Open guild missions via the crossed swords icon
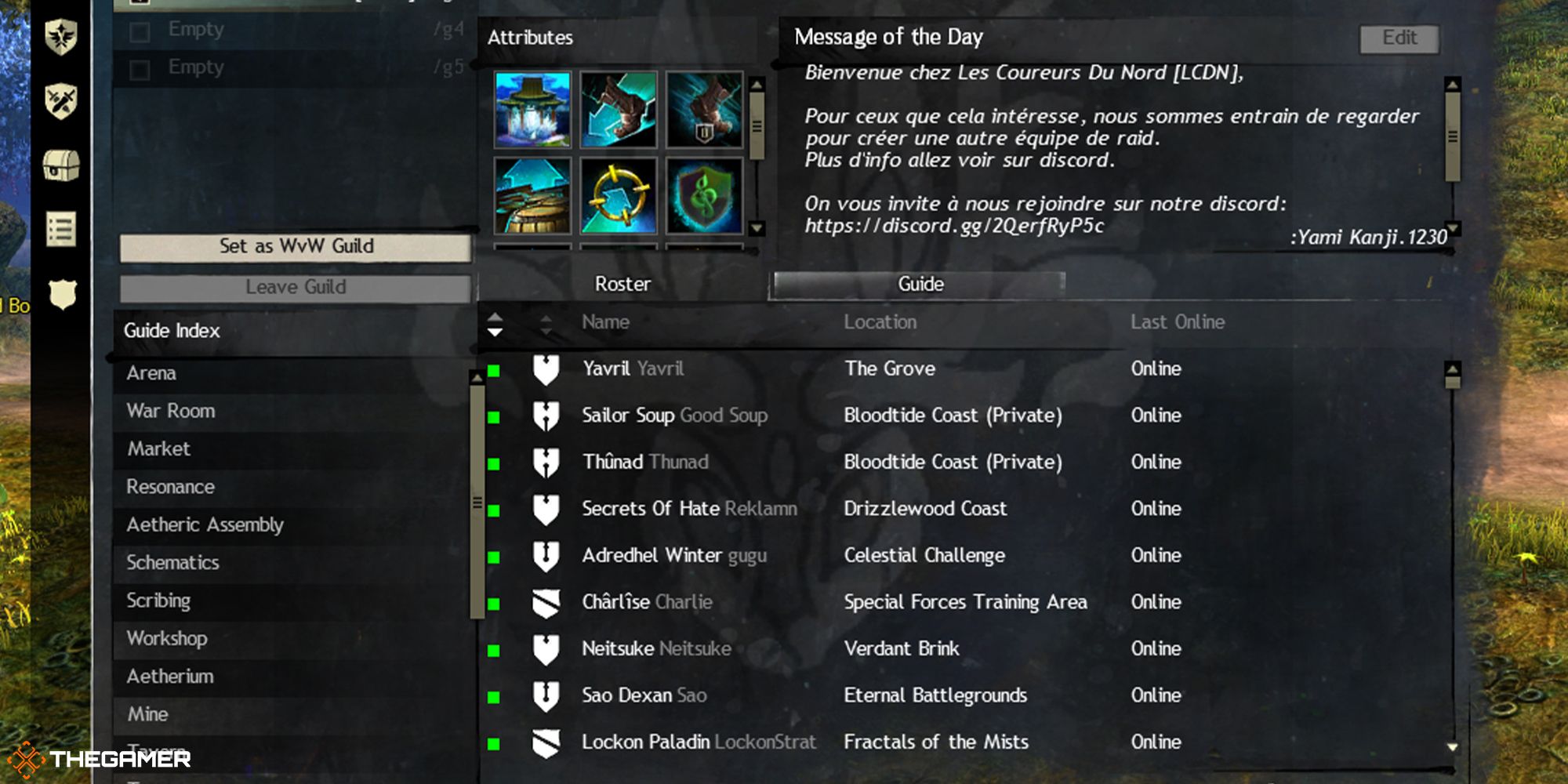 pyautogui.click(x=61, y=100)
